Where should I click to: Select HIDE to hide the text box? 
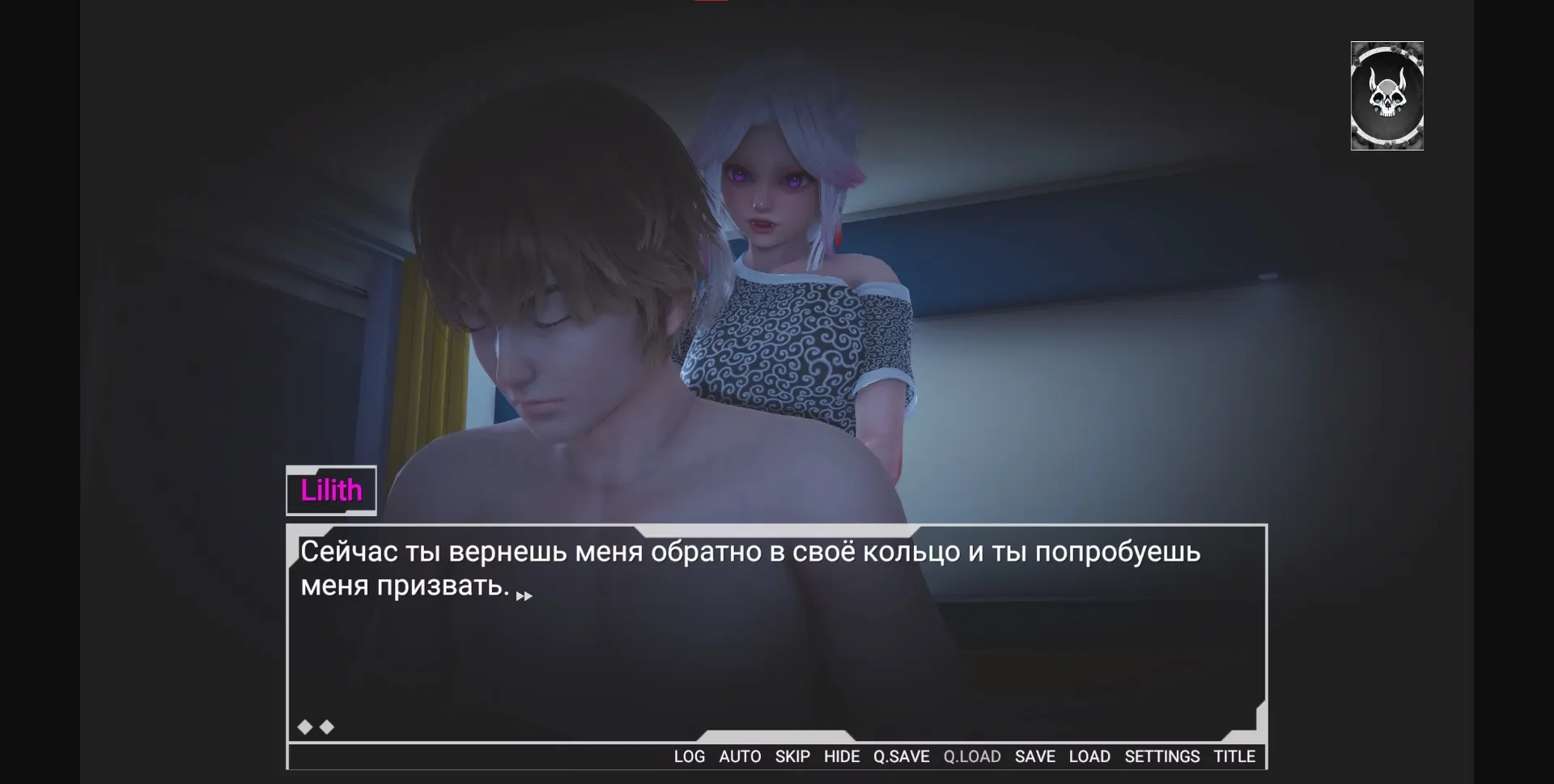[x=842, y=756]
